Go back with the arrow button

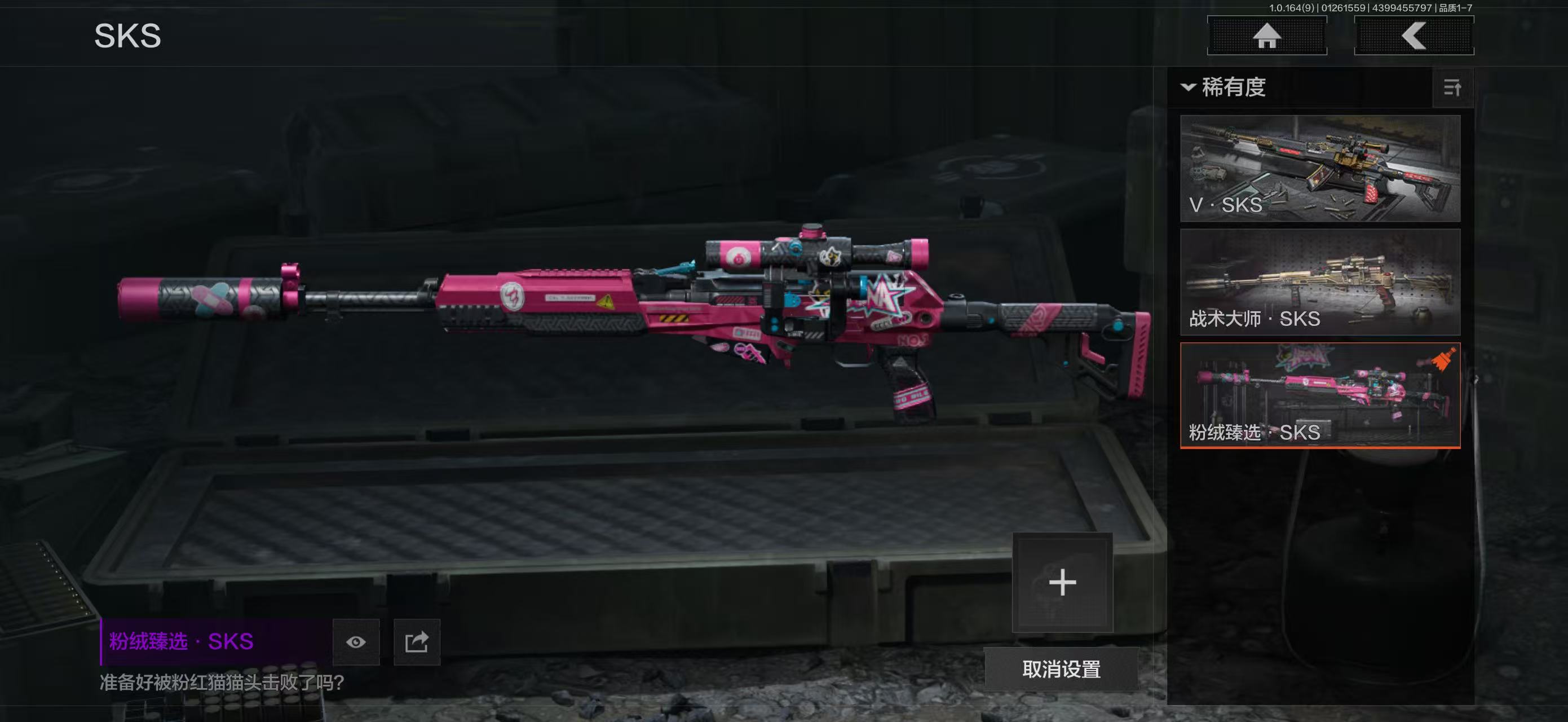tap(1414, 36)
